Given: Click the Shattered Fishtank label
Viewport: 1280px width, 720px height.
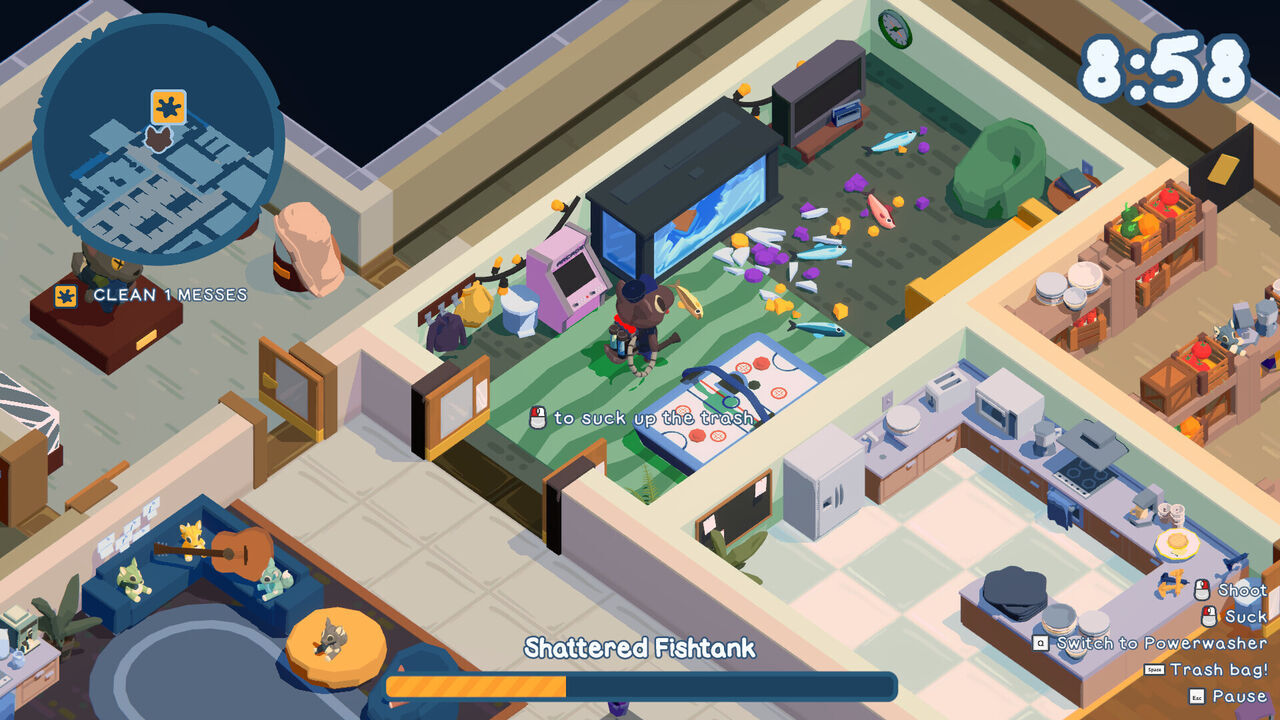Looking at the screenshot, I should pos(640,648).
